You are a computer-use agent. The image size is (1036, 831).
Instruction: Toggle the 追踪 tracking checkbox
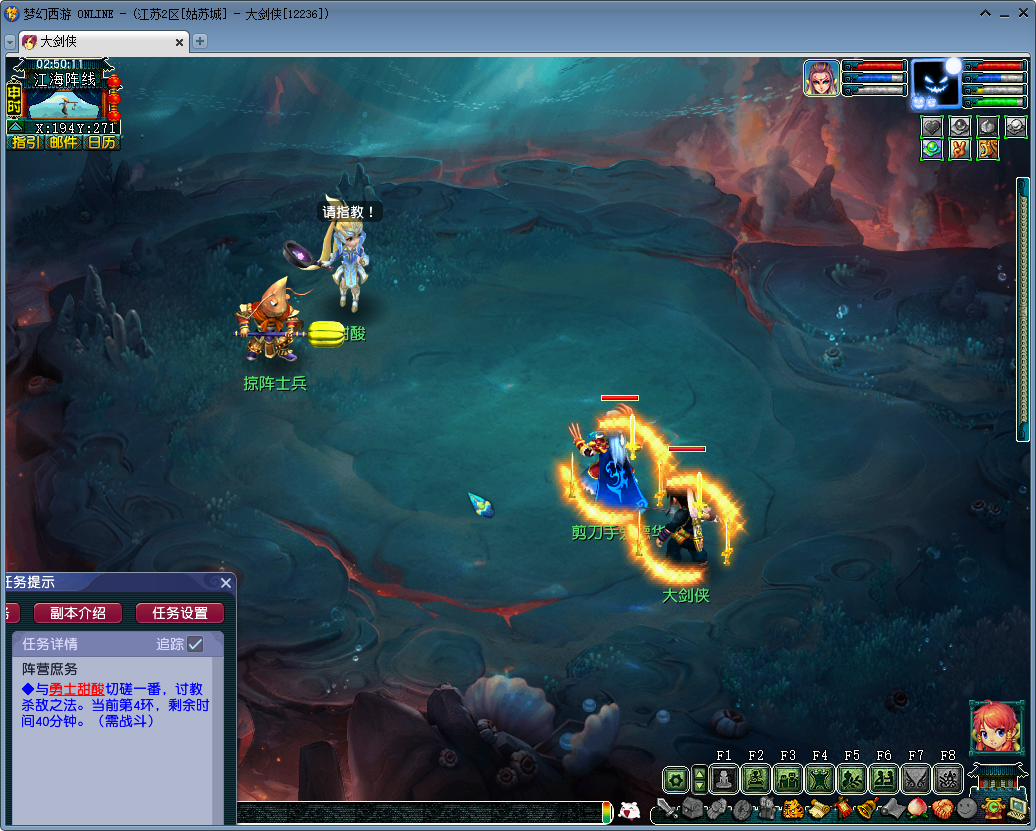195,644
